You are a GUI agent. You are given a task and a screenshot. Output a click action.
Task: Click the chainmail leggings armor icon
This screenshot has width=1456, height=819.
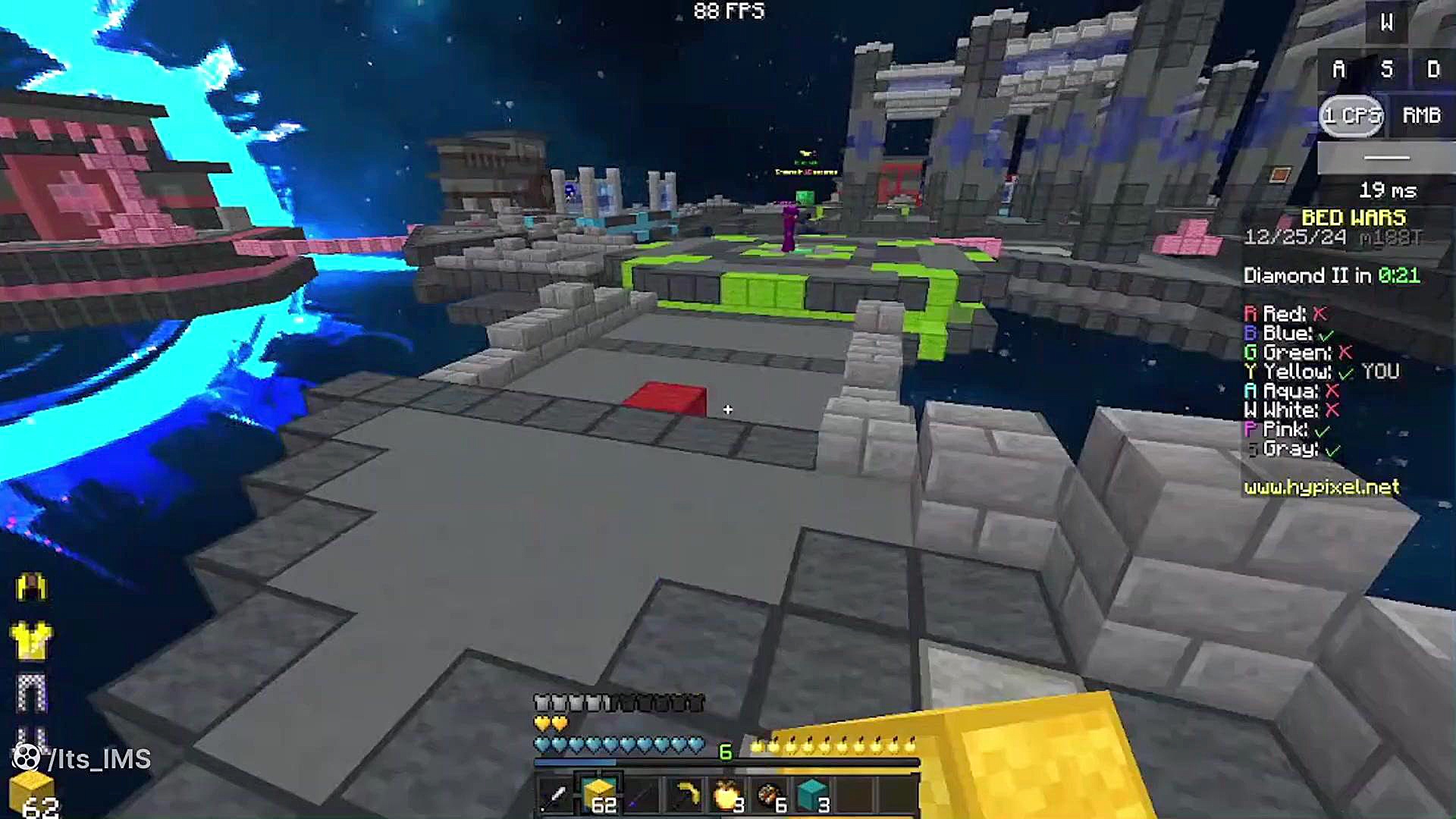click(31, 692)
